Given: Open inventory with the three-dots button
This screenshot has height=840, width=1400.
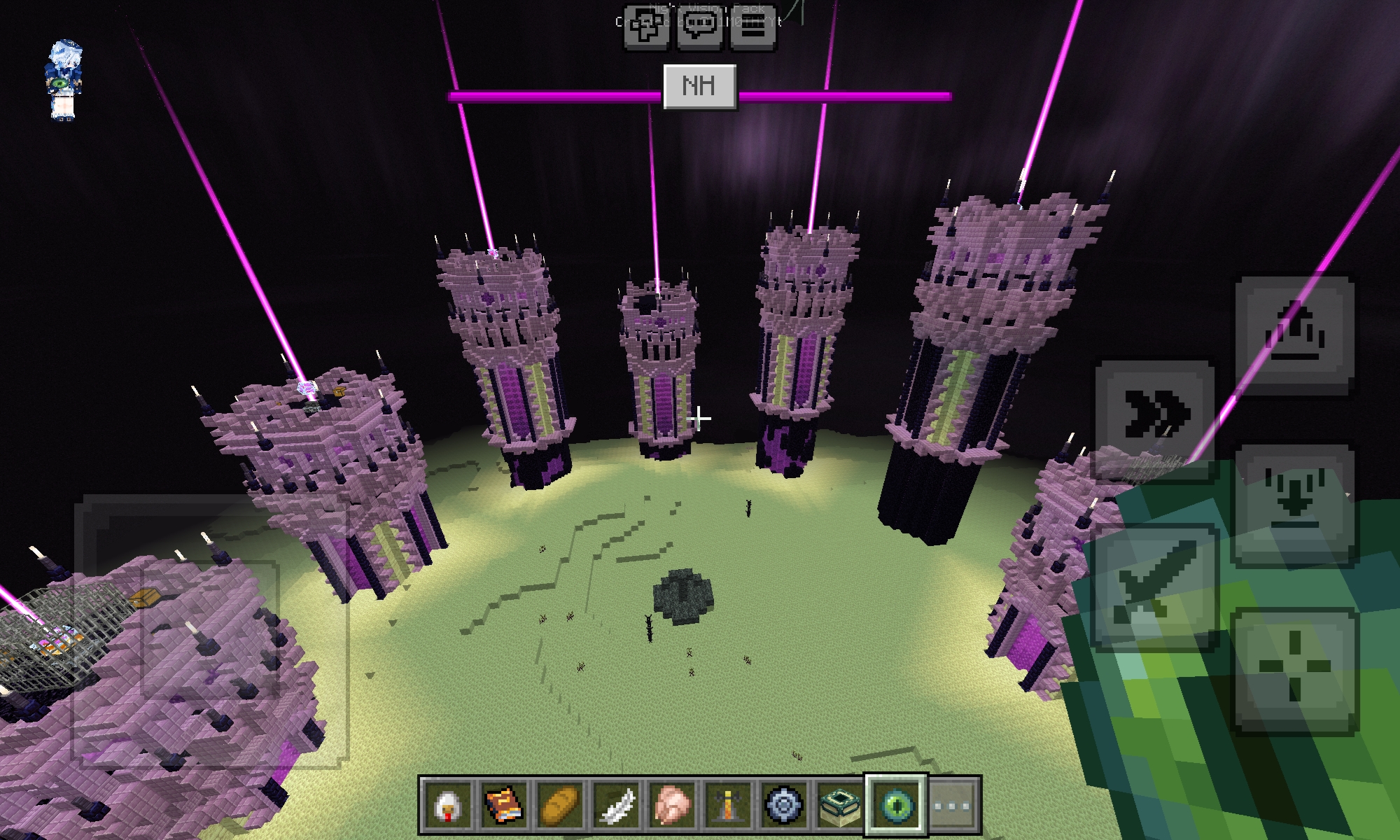Looking at the screenshot, I should pyautogui.click(x=953, y=805).
